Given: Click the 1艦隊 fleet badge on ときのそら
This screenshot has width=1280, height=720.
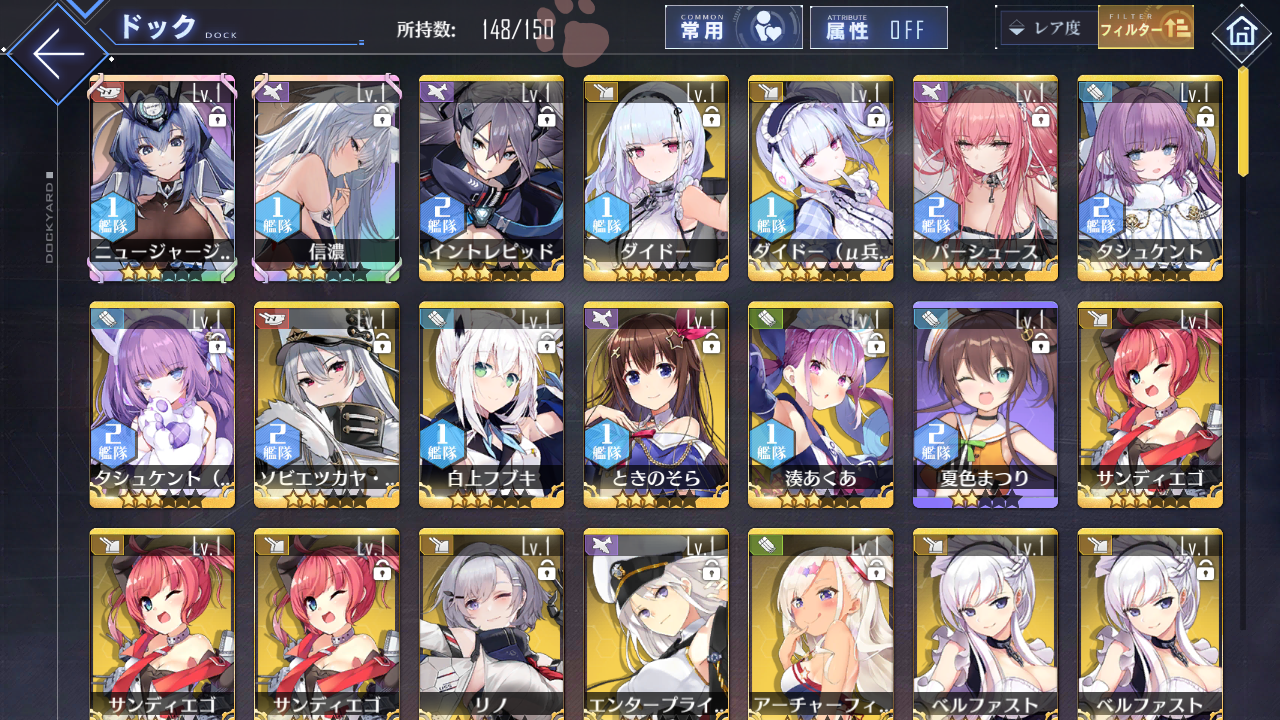Looking at the screenshot, I should click(606, 440).
